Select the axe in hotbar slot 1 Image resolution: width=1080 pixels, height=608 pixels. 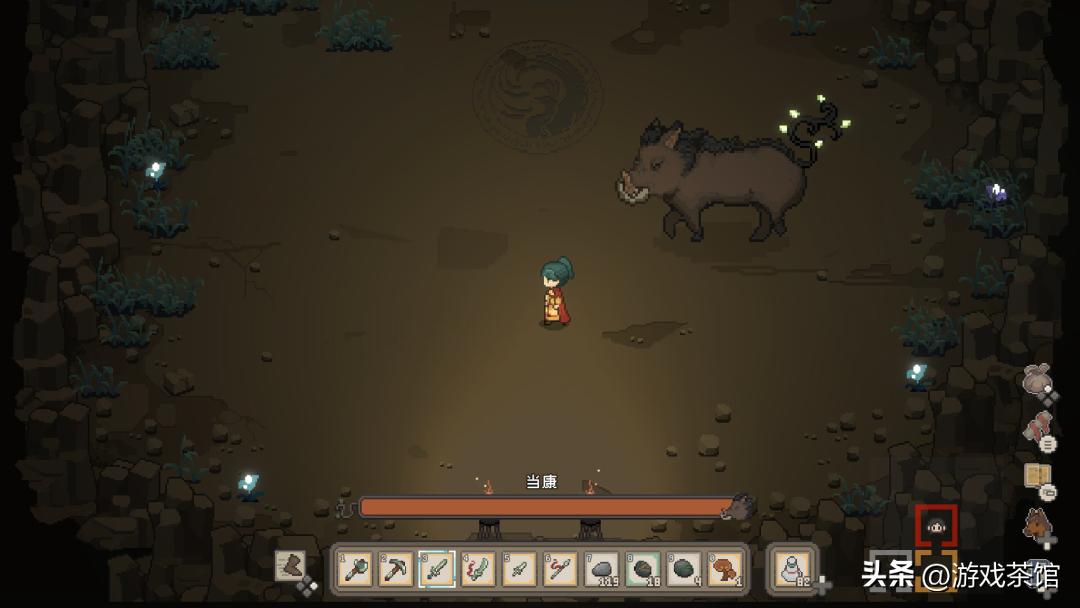(x=356, y=569)
